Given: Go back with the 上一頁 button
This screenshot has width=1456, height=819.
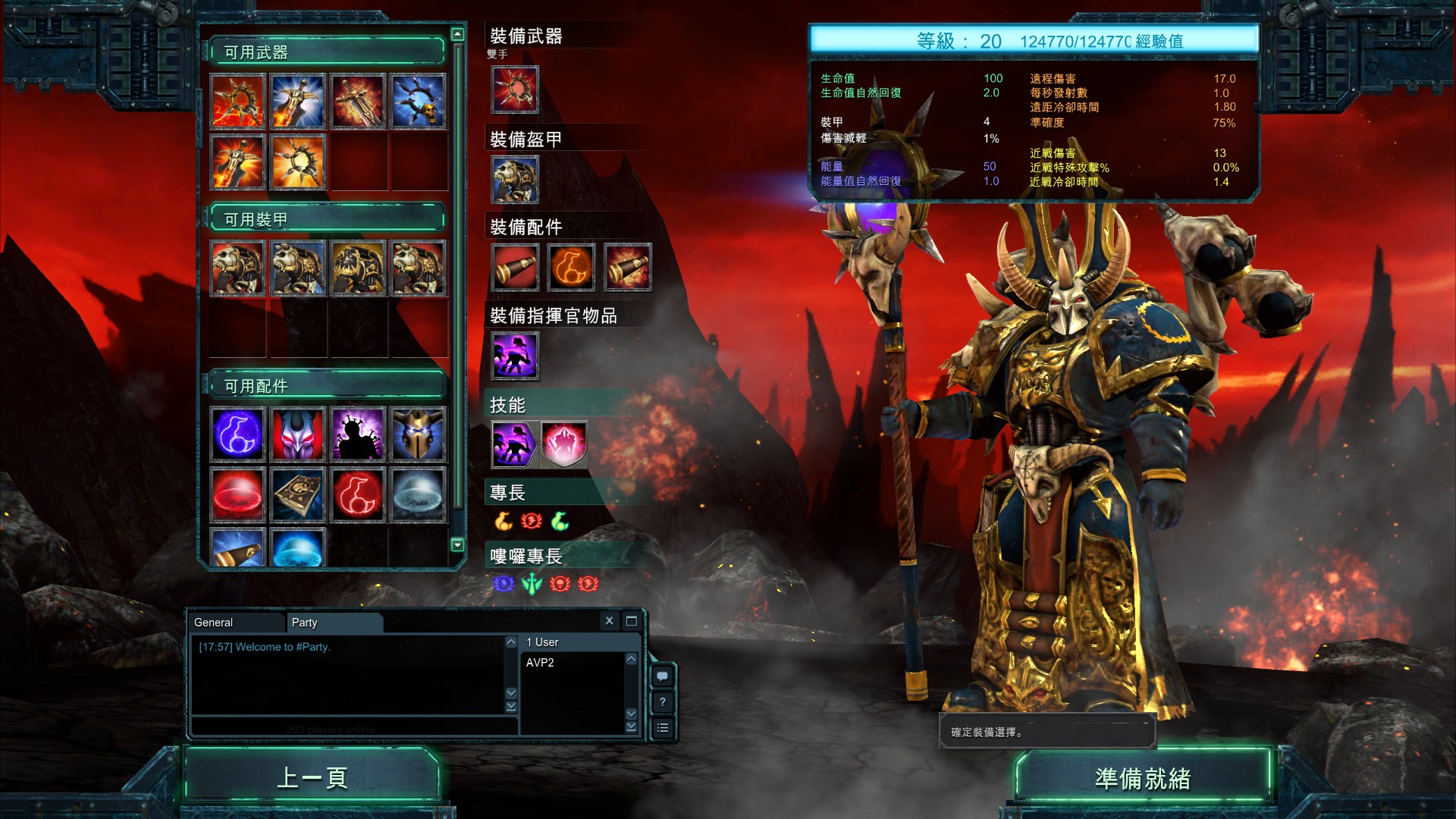Looking at the screenshot, I should click(312, 777).
